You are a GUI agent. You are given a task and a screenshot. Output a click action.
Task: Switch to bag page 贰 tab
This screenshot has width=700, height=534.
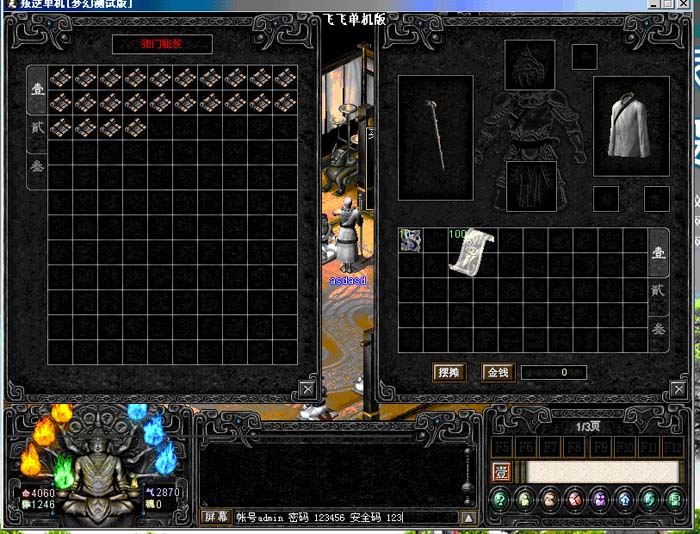[658, 289]
